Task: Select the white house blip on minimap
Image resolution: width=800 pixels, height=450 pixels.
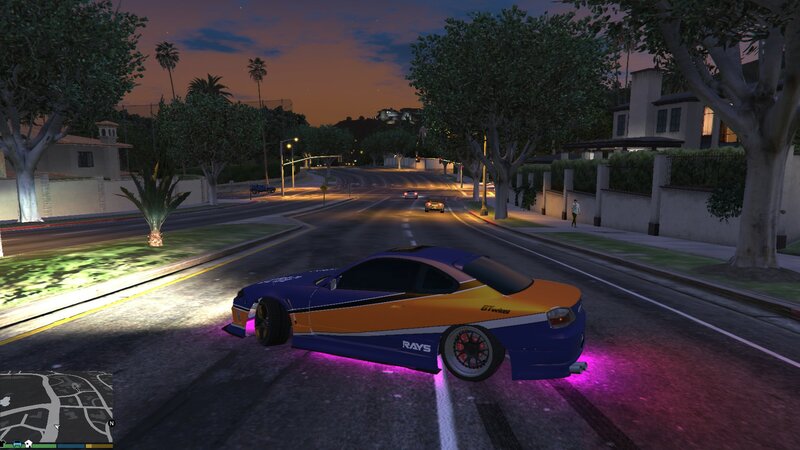Action: [28, 443]
